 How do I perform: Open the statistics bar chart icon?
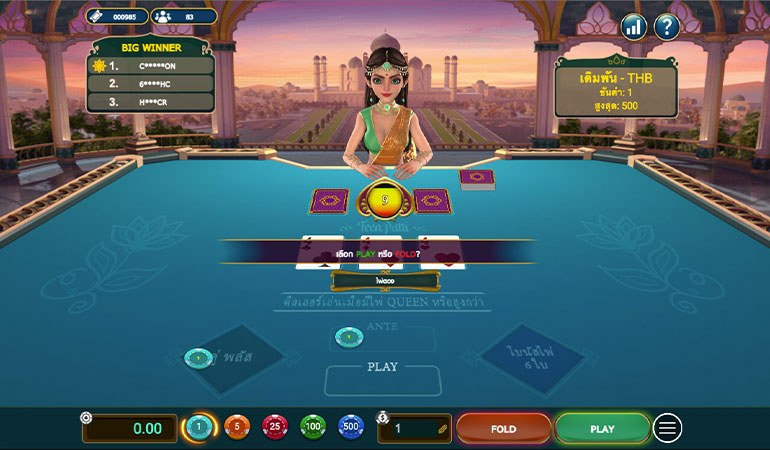633,27
